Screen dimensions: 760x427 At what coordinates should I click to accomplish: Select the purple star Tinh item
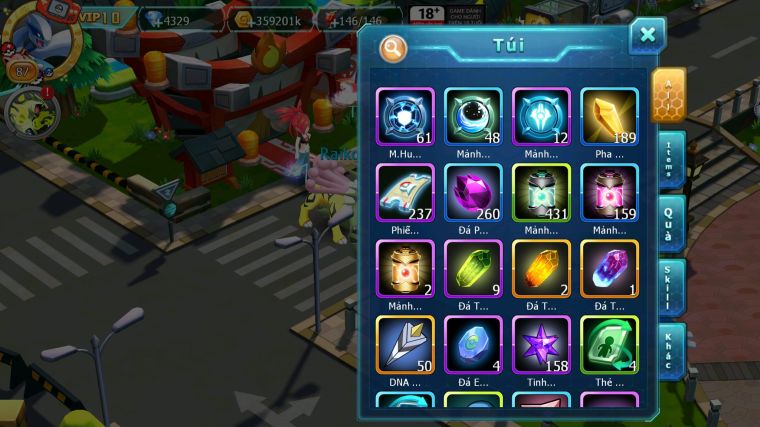tap(541, 345)
